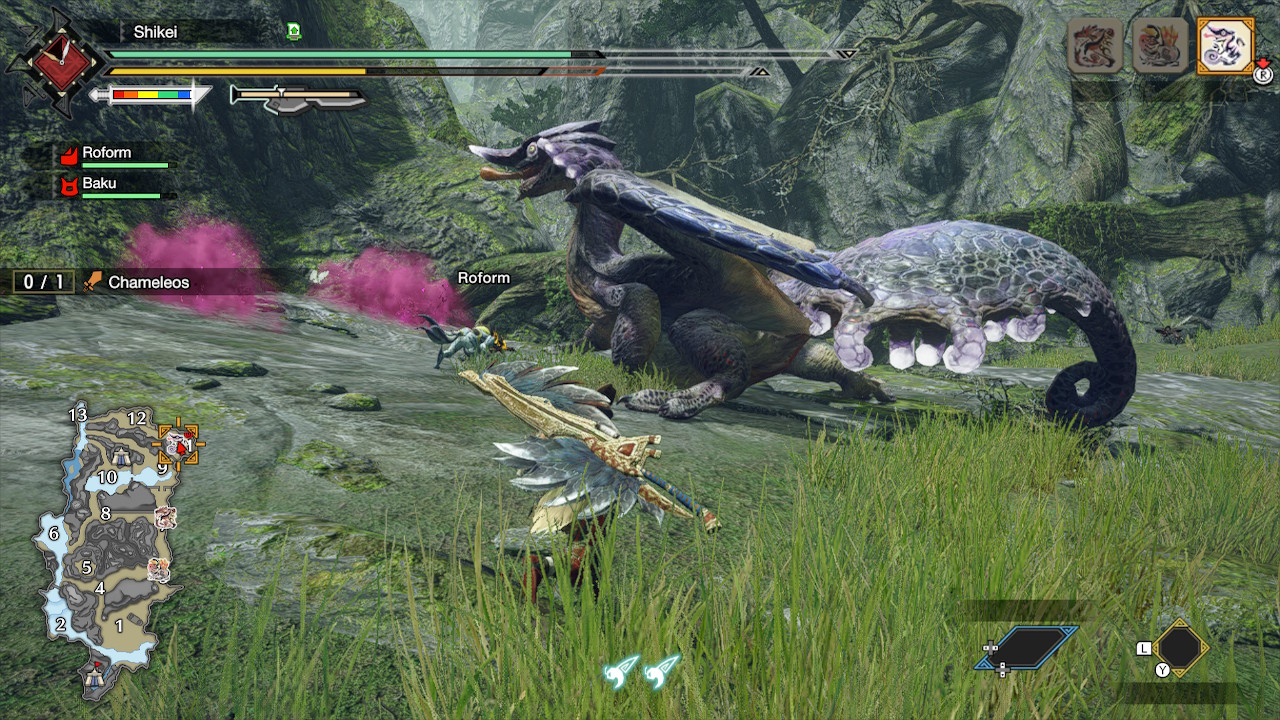The image size is (1280, 720).
Task: Click the wirebug charge icons
Action: click(x=642, y=671)
